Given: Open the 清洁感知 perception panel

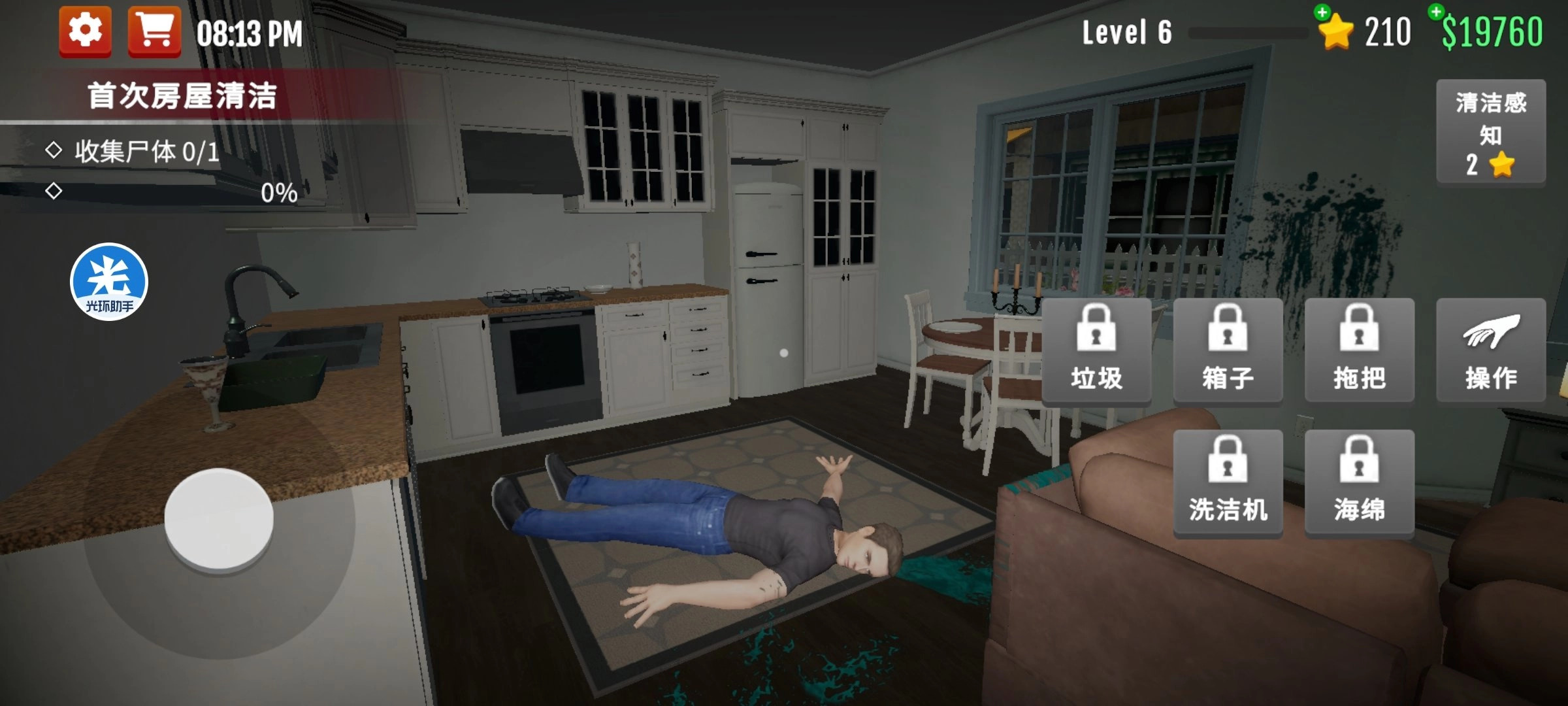Looking at the screenshot, I should tap(1492, 130).
